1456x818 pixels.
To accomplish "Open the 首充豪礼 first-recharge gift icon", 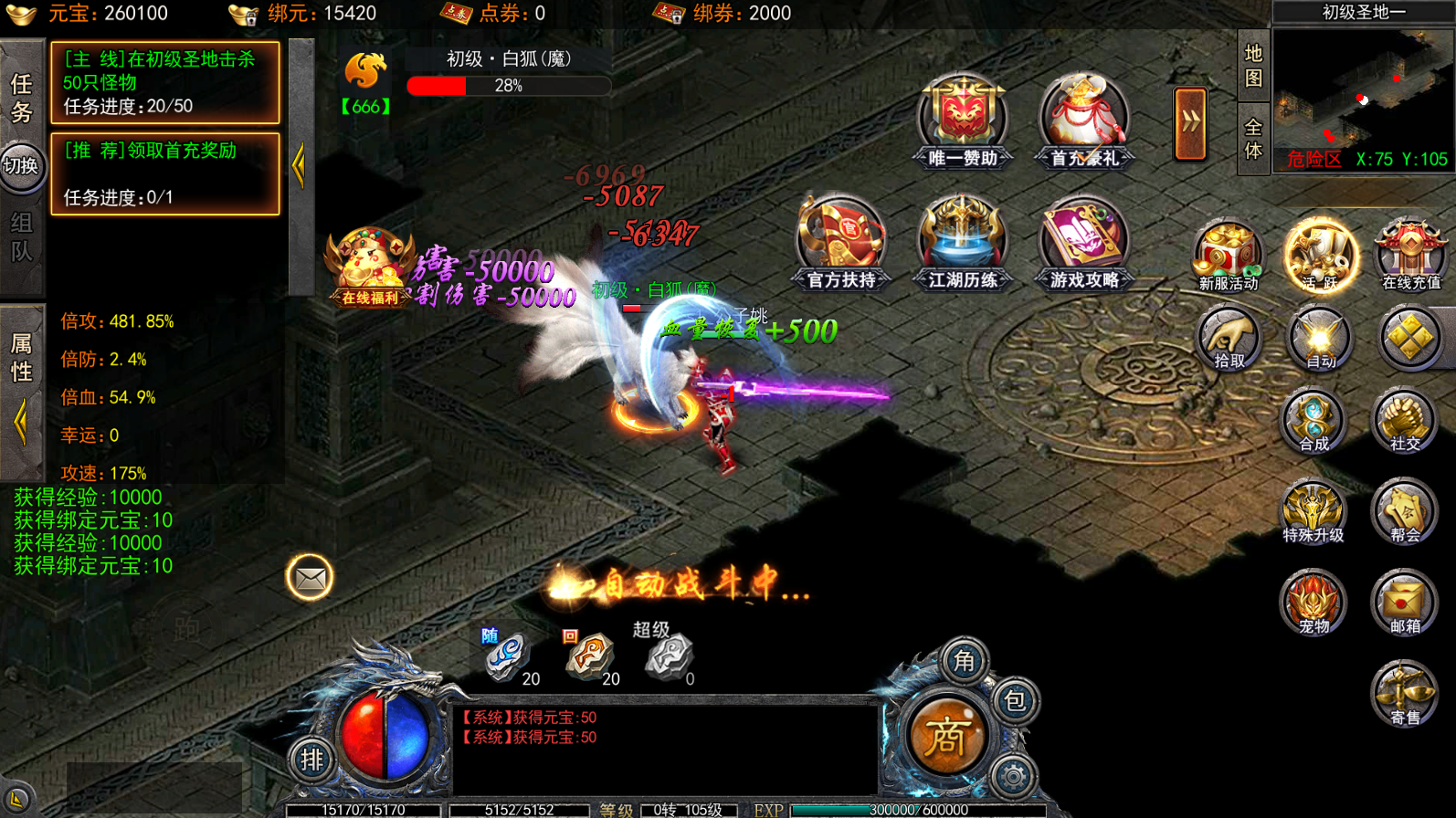I will click(x=1083, y=121).
